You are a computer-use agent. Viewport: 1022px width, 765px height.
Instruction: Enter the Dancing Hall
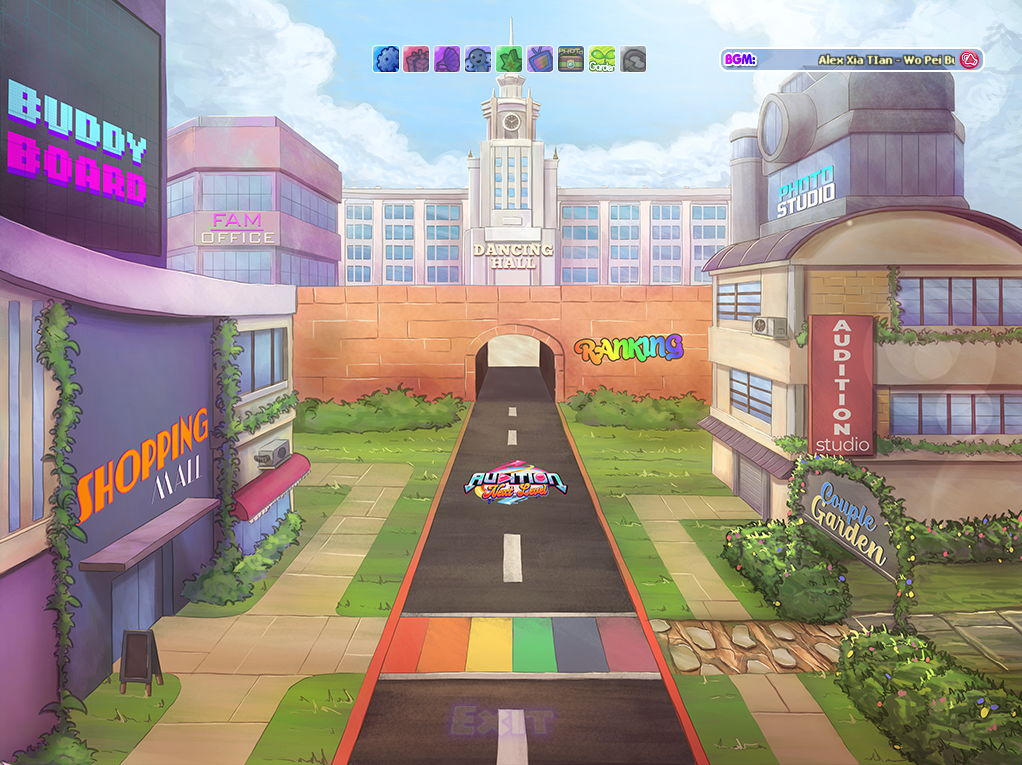512,255
